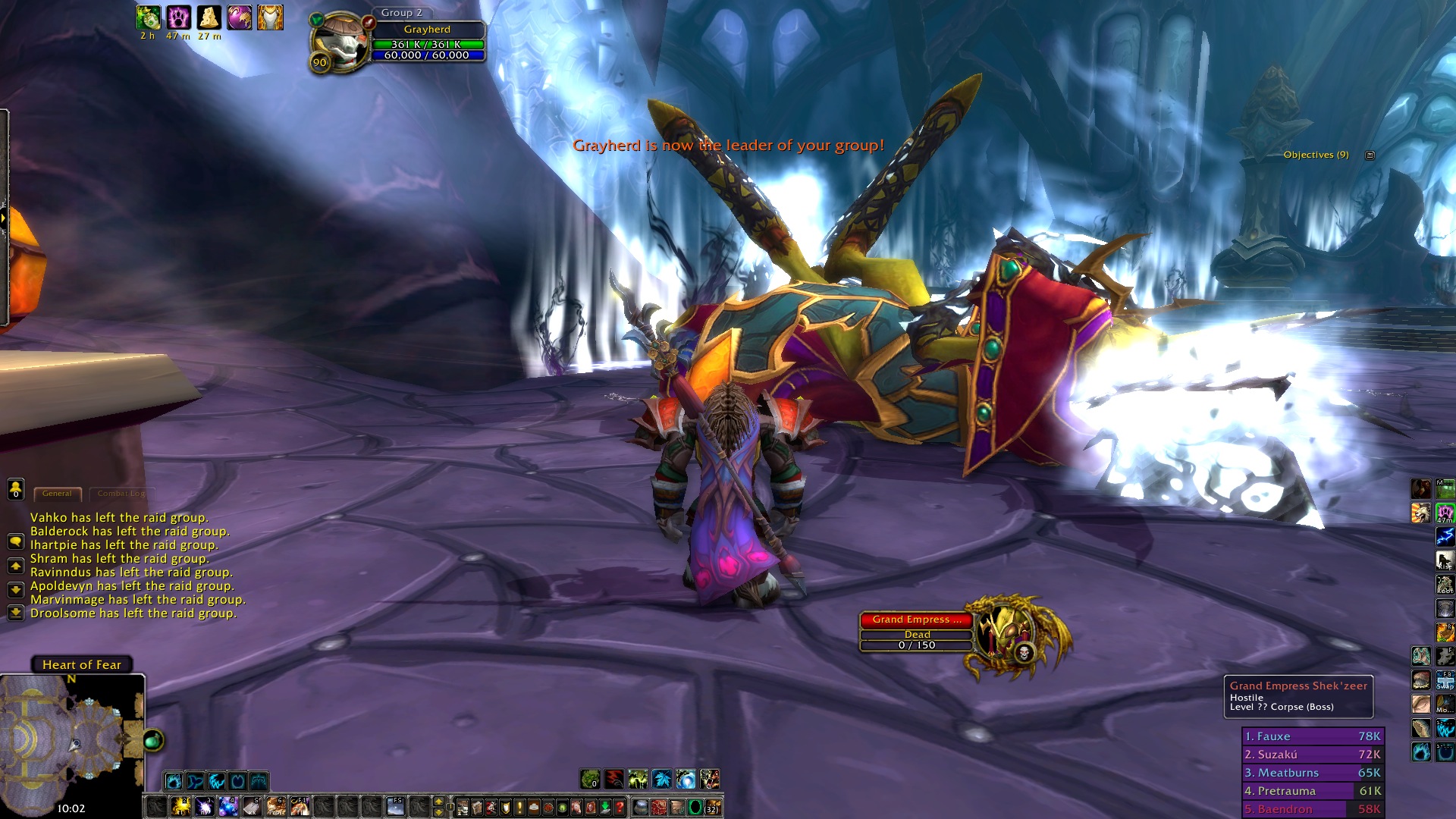1456x819 pixels.
Task: Switch to the General chat tab
Action: click(57, 494)
